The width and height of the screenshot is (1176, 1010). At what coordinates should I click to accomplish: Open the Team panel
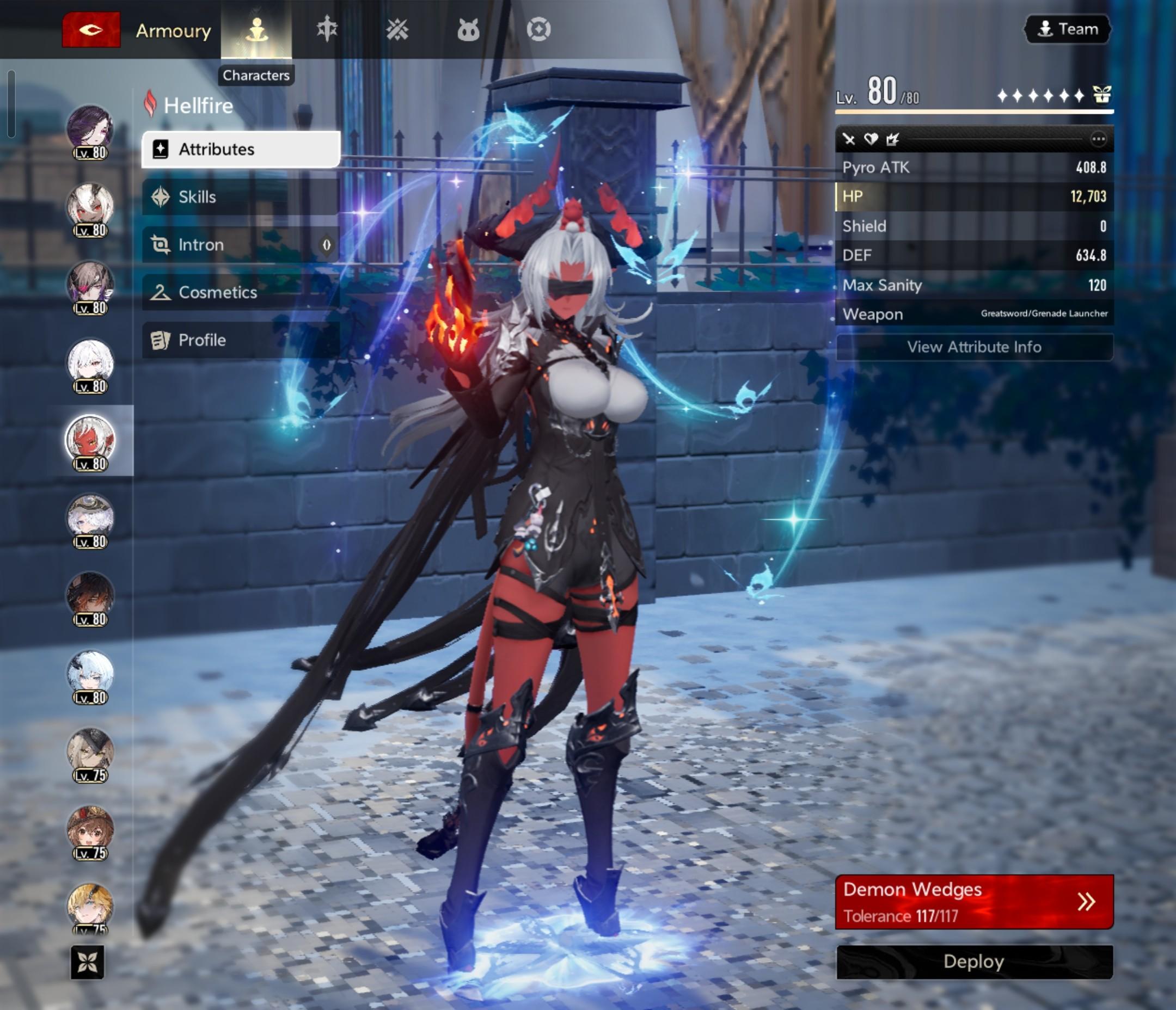tap(1068, 29)
